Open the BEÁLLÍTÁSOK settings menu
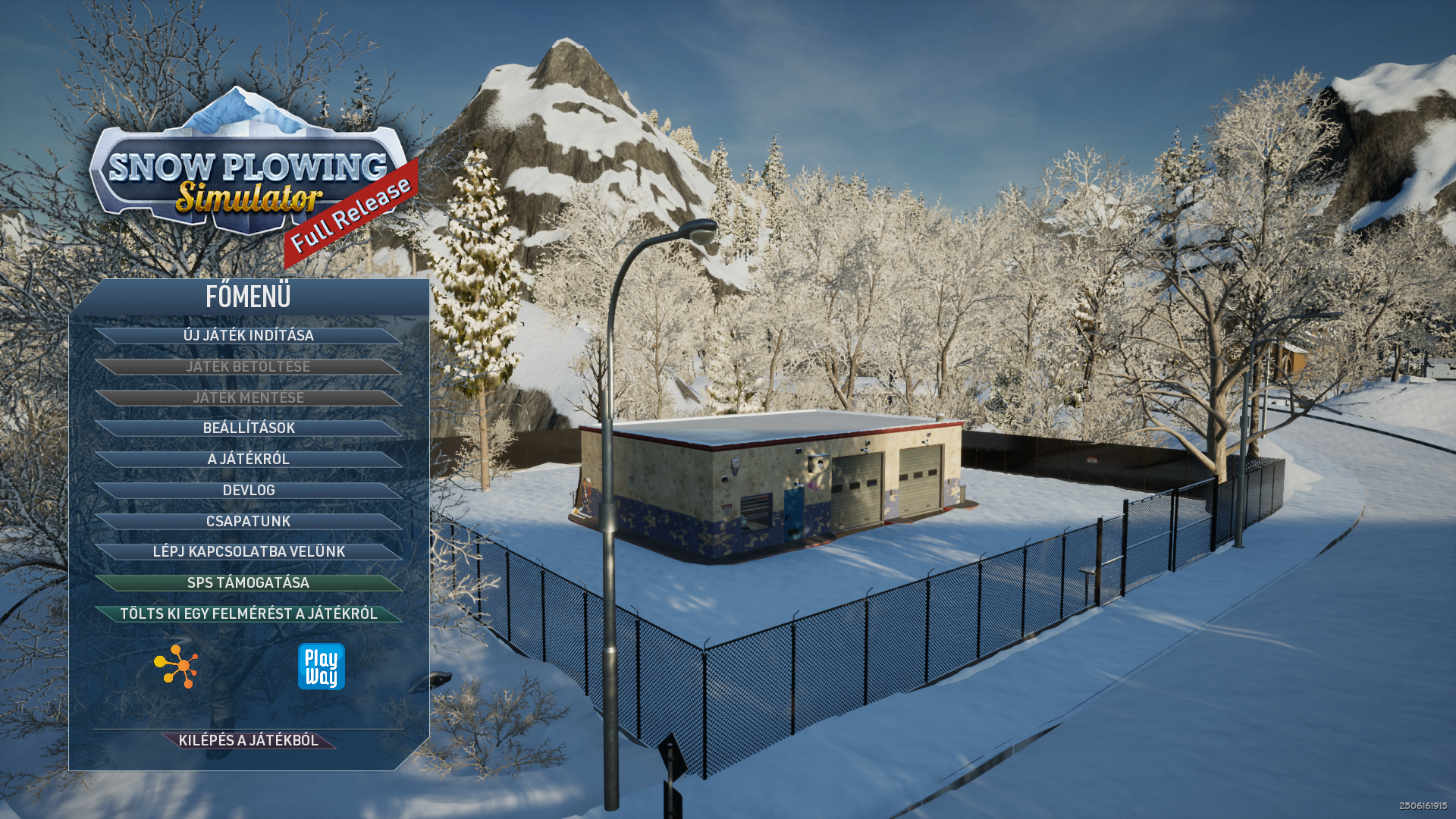Viewport: 1456px width, 819px height. (x=249, y=428)
